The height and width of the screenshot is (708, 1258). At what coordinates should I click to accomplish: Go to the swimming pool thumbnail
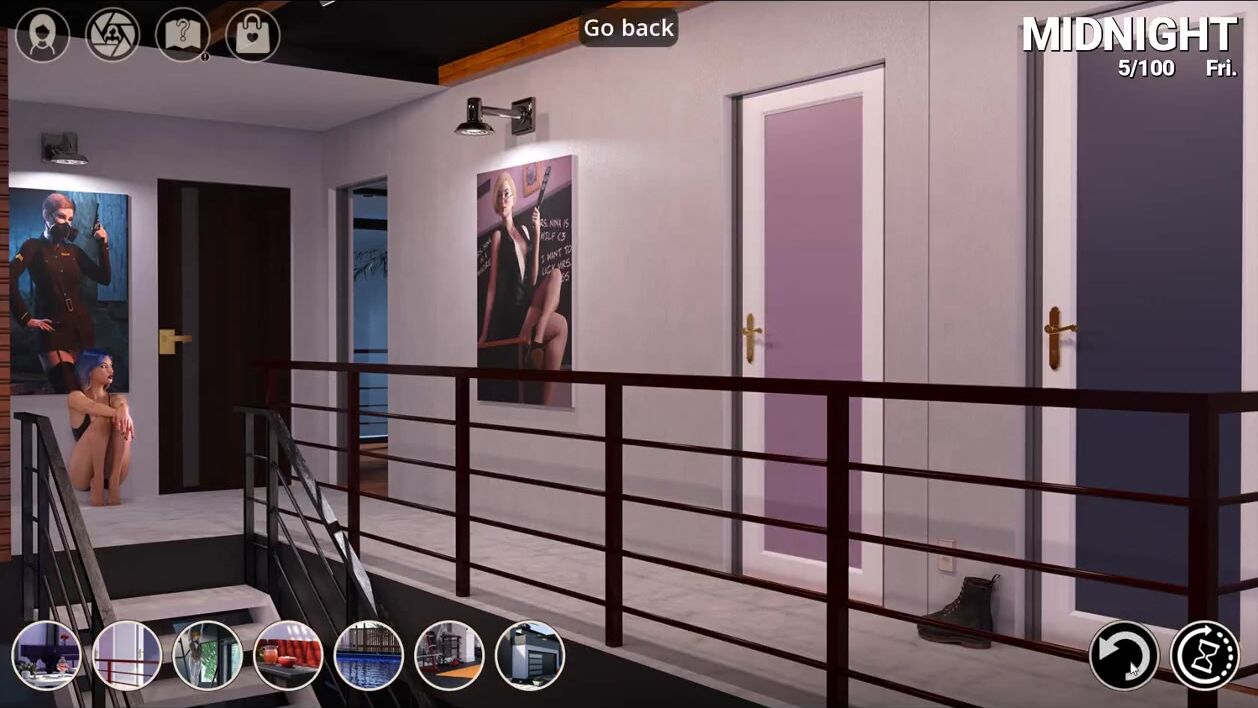point(368,655)
